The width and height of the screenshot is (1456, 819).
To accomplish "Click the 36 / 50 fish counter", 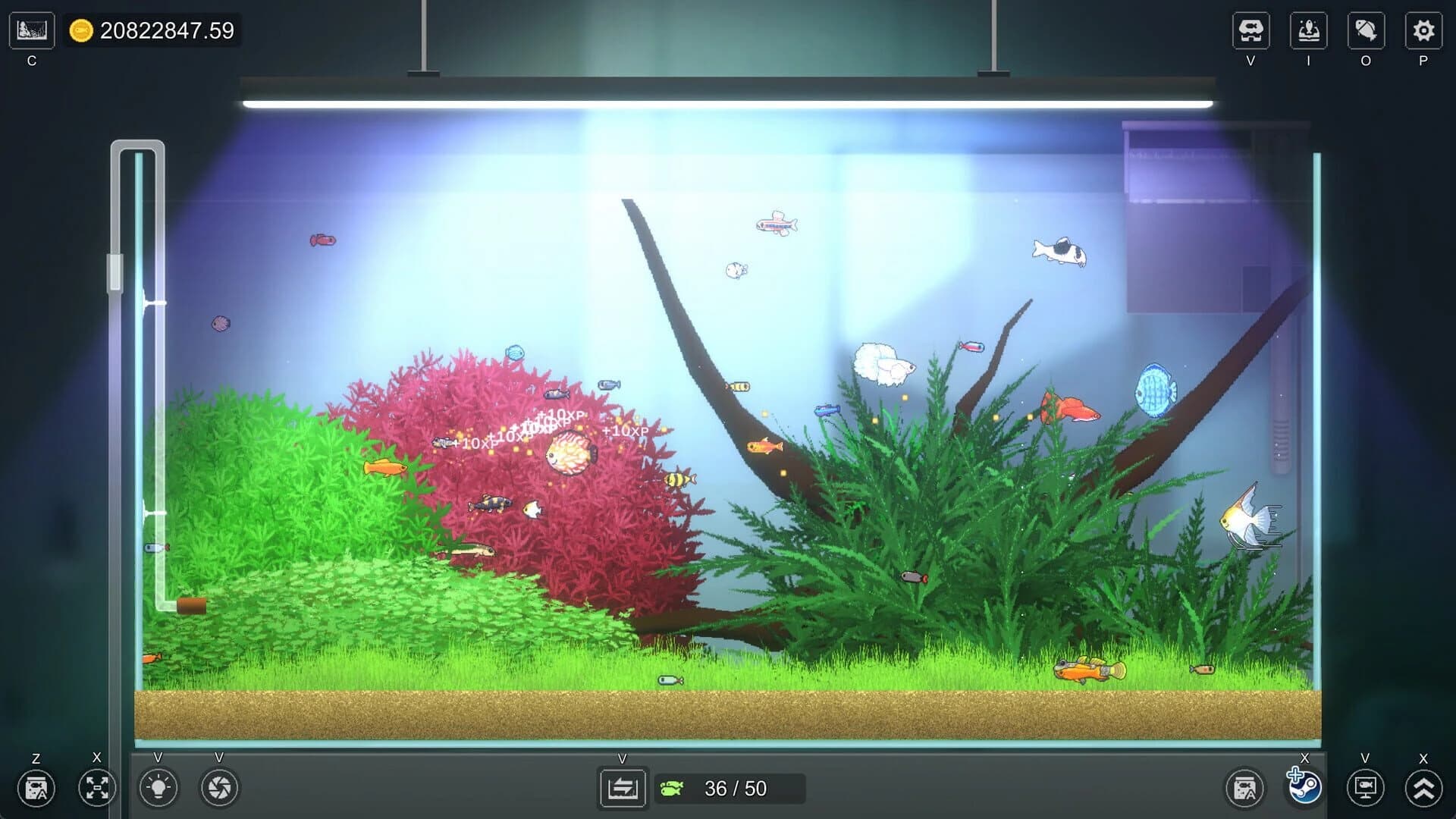I will [x=728, y=789].
